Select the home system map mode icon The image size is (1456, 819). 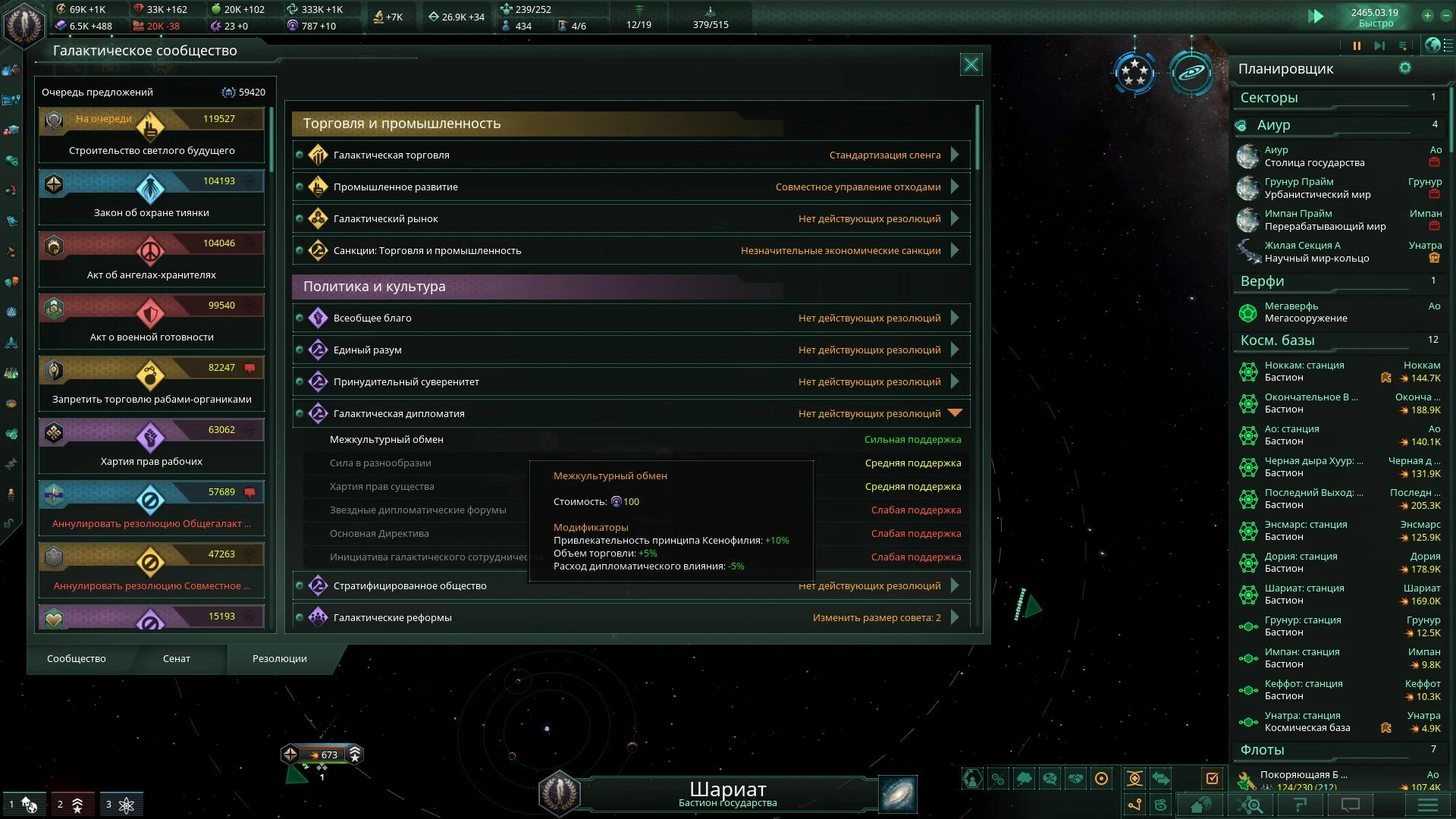[1200, 806]
